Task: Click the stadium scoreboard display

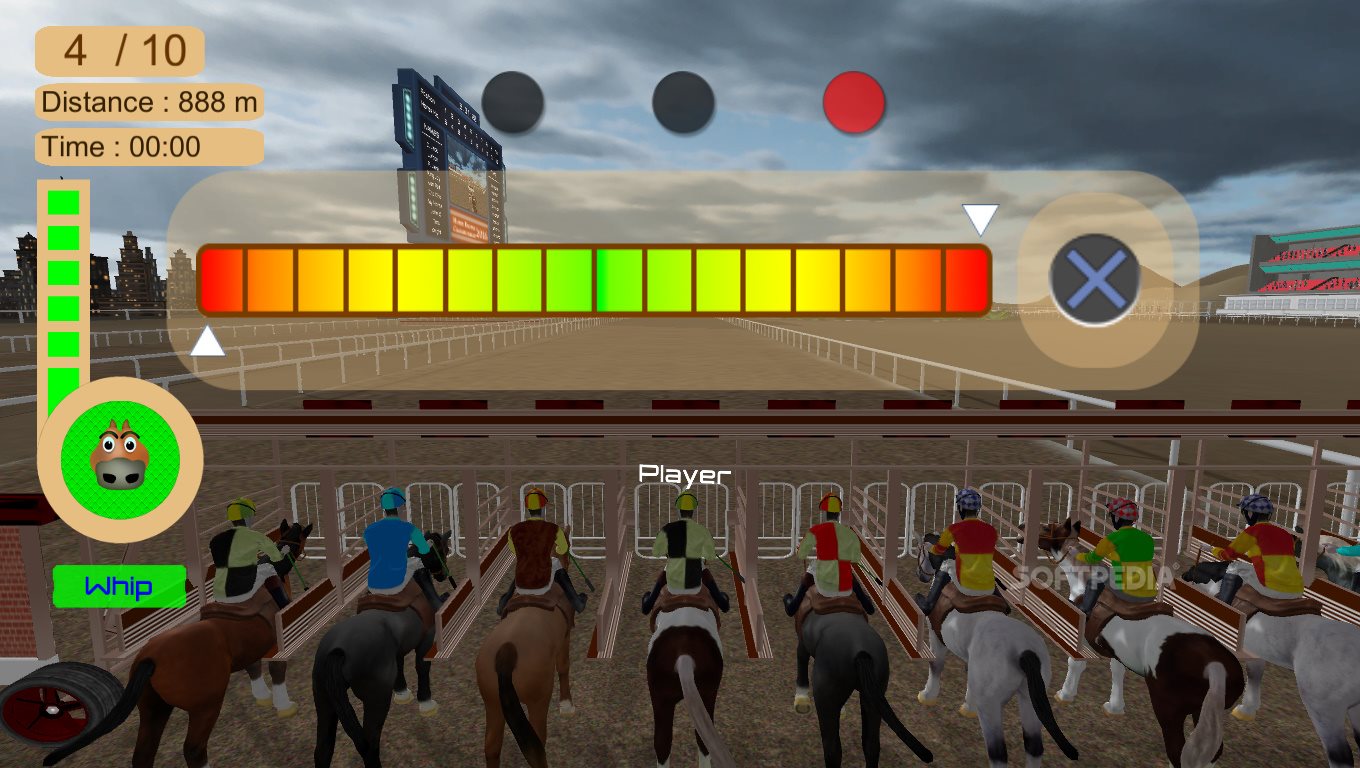Action: (450, 150)
